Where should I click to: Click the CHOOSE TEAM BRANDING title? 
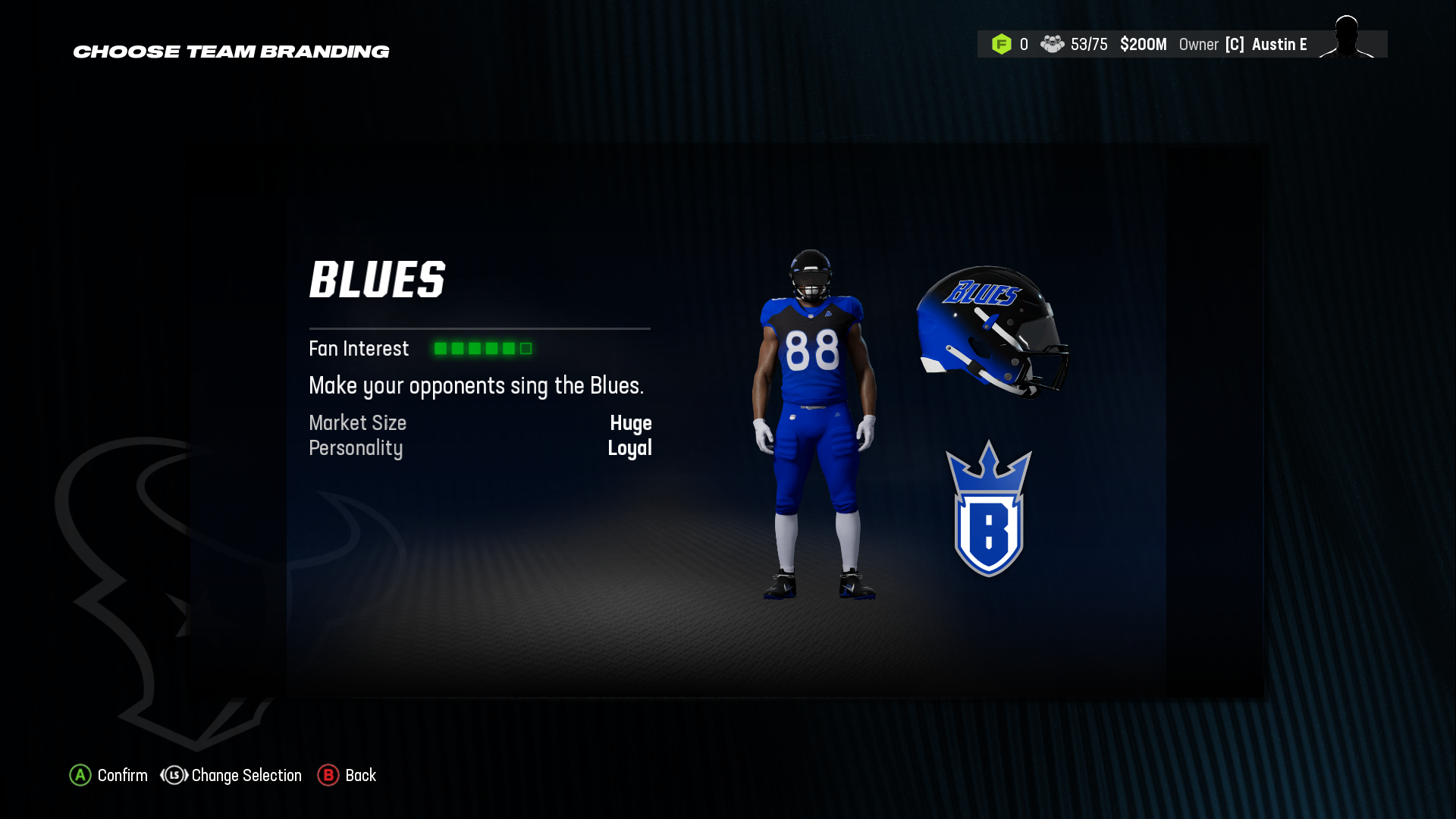231,52
